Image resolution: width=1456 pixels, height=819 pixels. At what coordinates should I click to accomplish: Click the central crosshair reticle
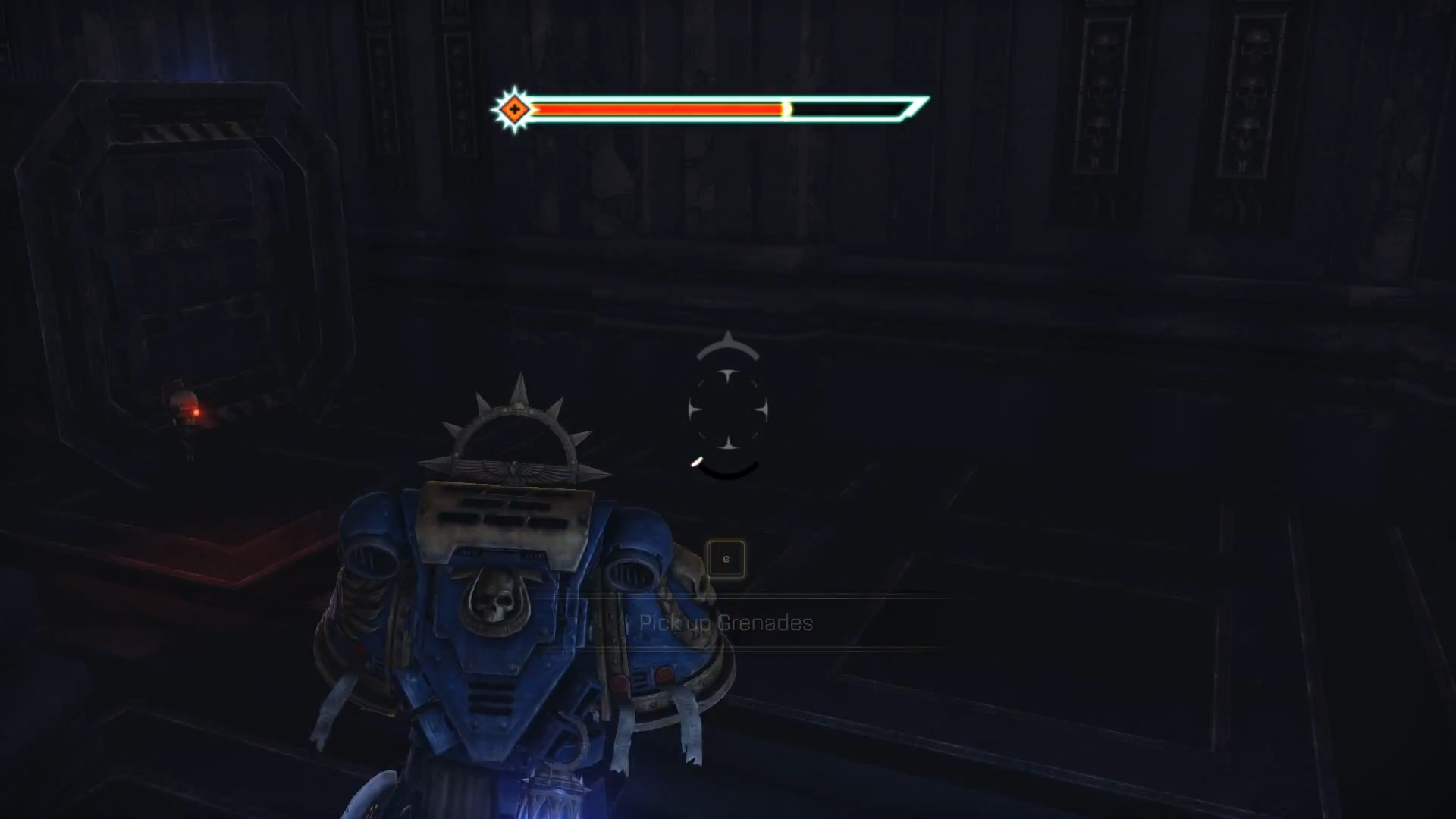click(x=728, y=408)
